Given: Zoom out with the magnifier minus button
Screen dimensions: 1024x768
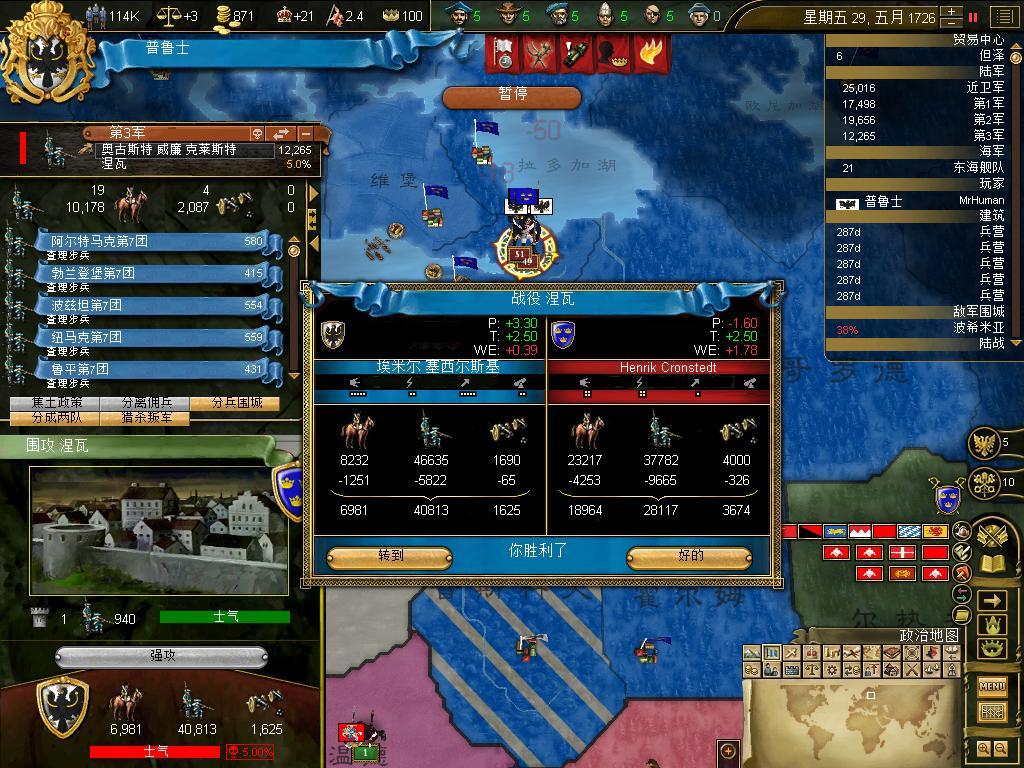Looking at the screenshot, I should click(x=1001, y=748).
